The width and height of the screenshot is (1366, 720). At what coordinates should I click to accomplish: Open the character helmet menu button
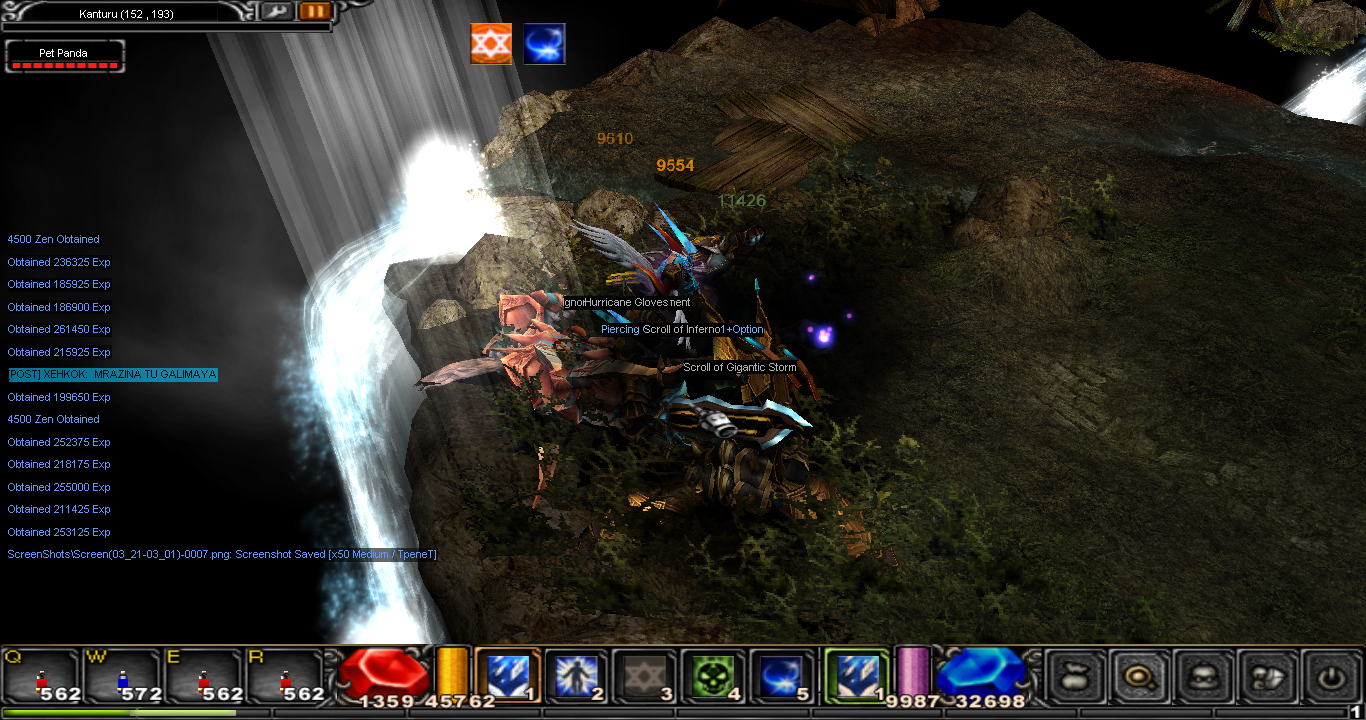(1202, 678)
